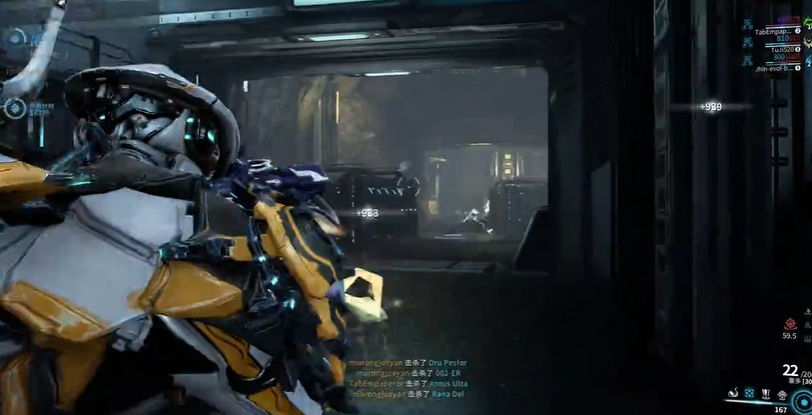Click the circular objective marker icon on the left

[x=17, y=107]
